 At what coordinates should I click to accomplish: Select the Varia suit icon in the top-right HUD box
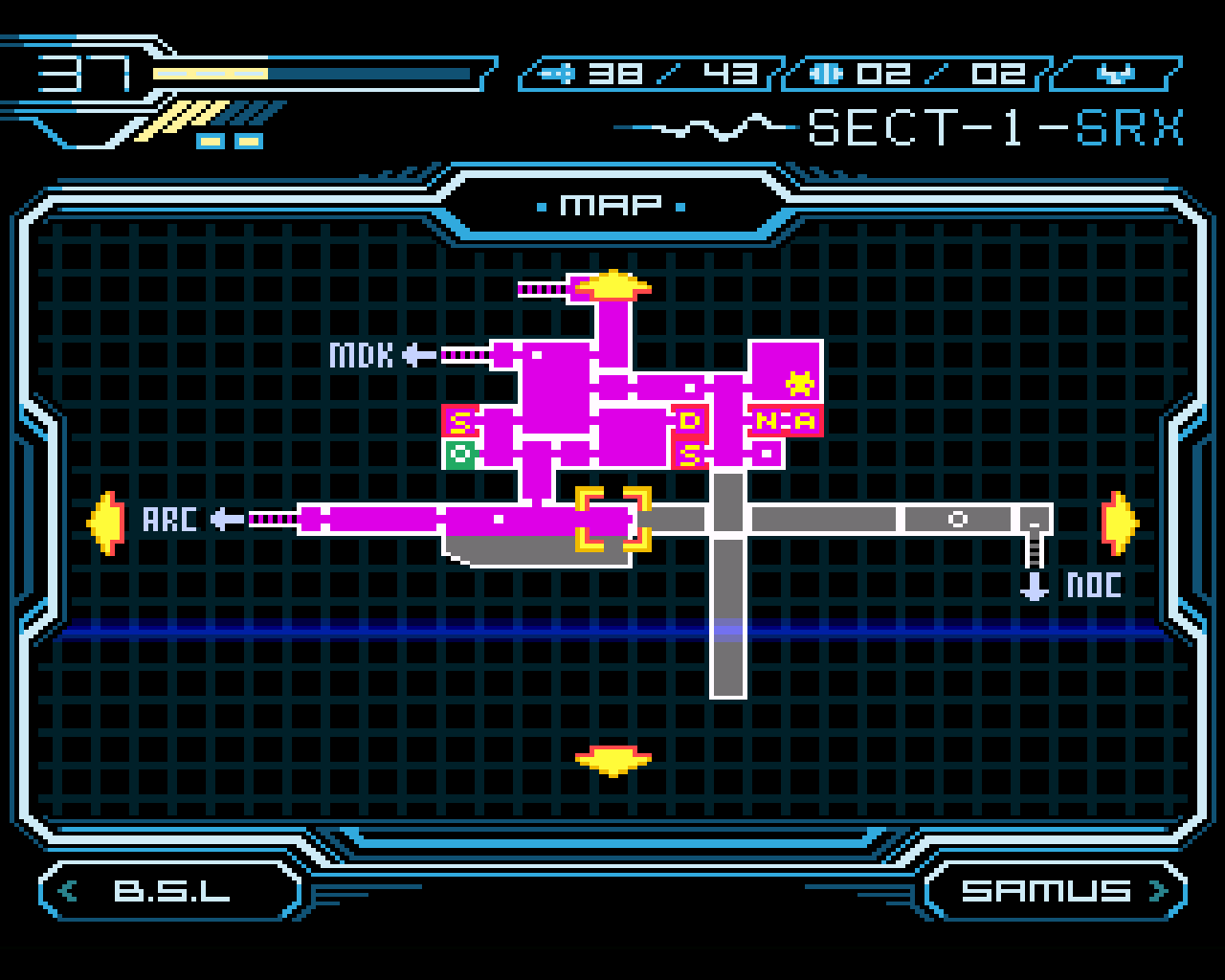pos(1117,72)
